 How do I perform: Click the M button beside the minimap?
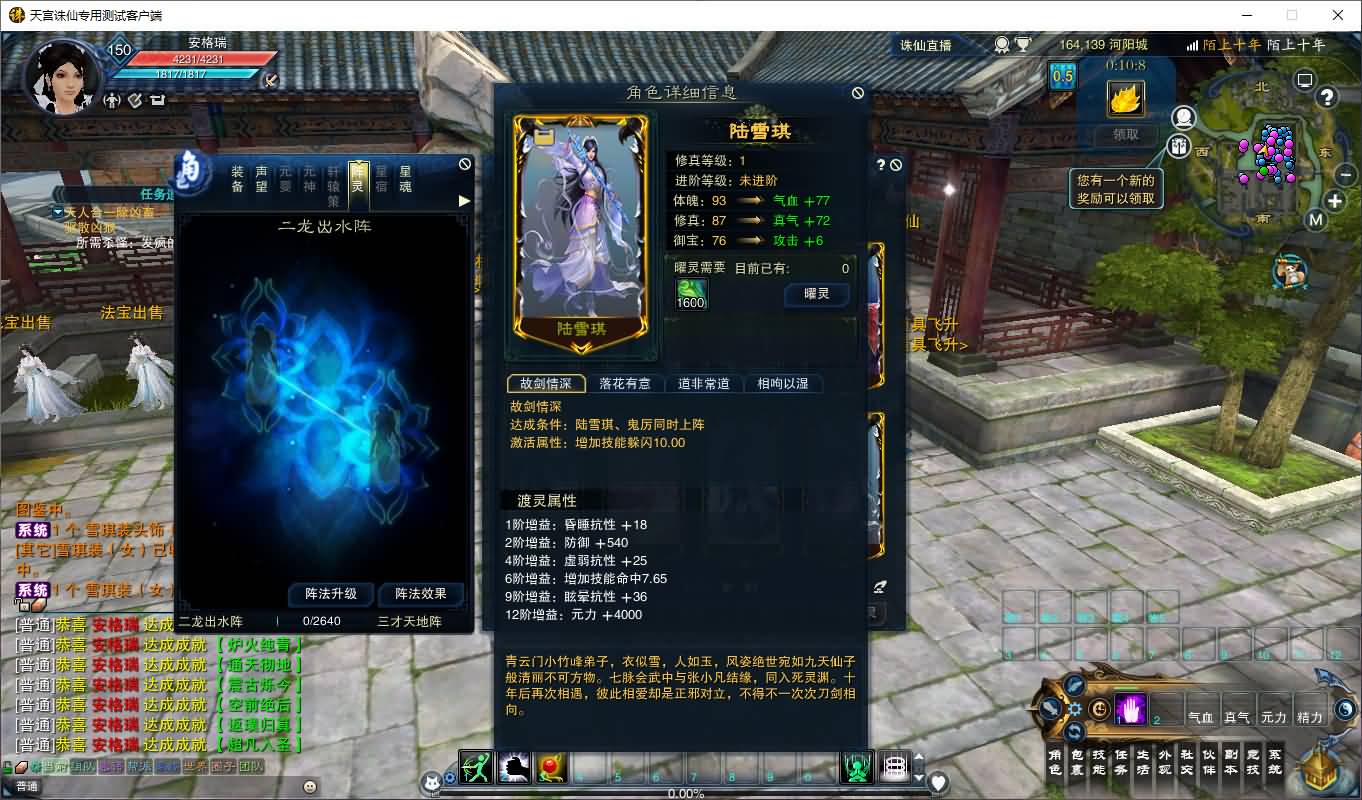pos(1316,220)
